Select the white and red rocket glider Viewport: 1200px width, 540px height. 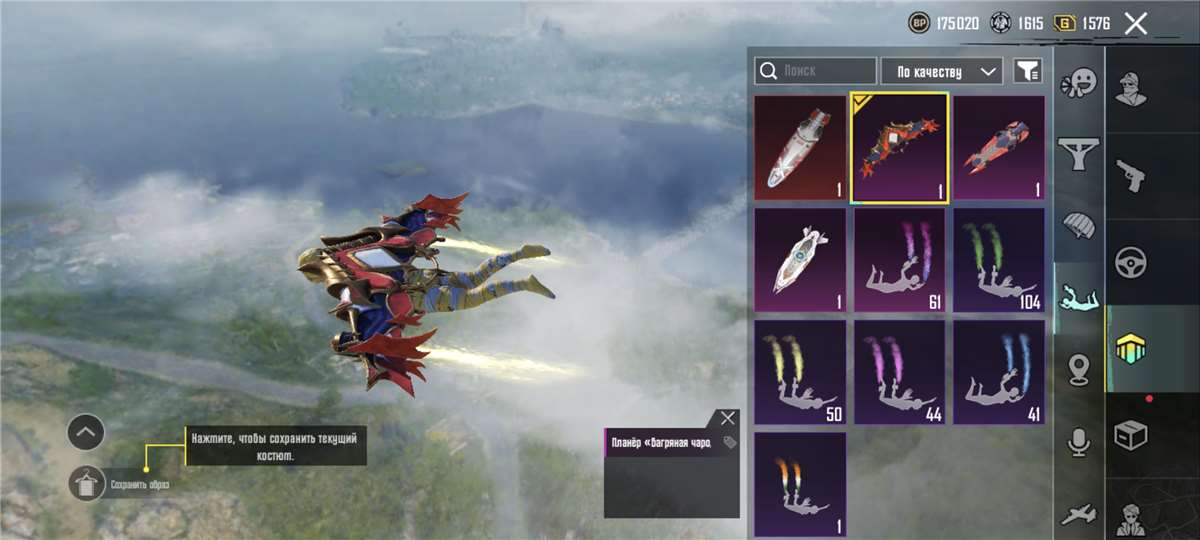pyautogui.click(x=800, y=148)
